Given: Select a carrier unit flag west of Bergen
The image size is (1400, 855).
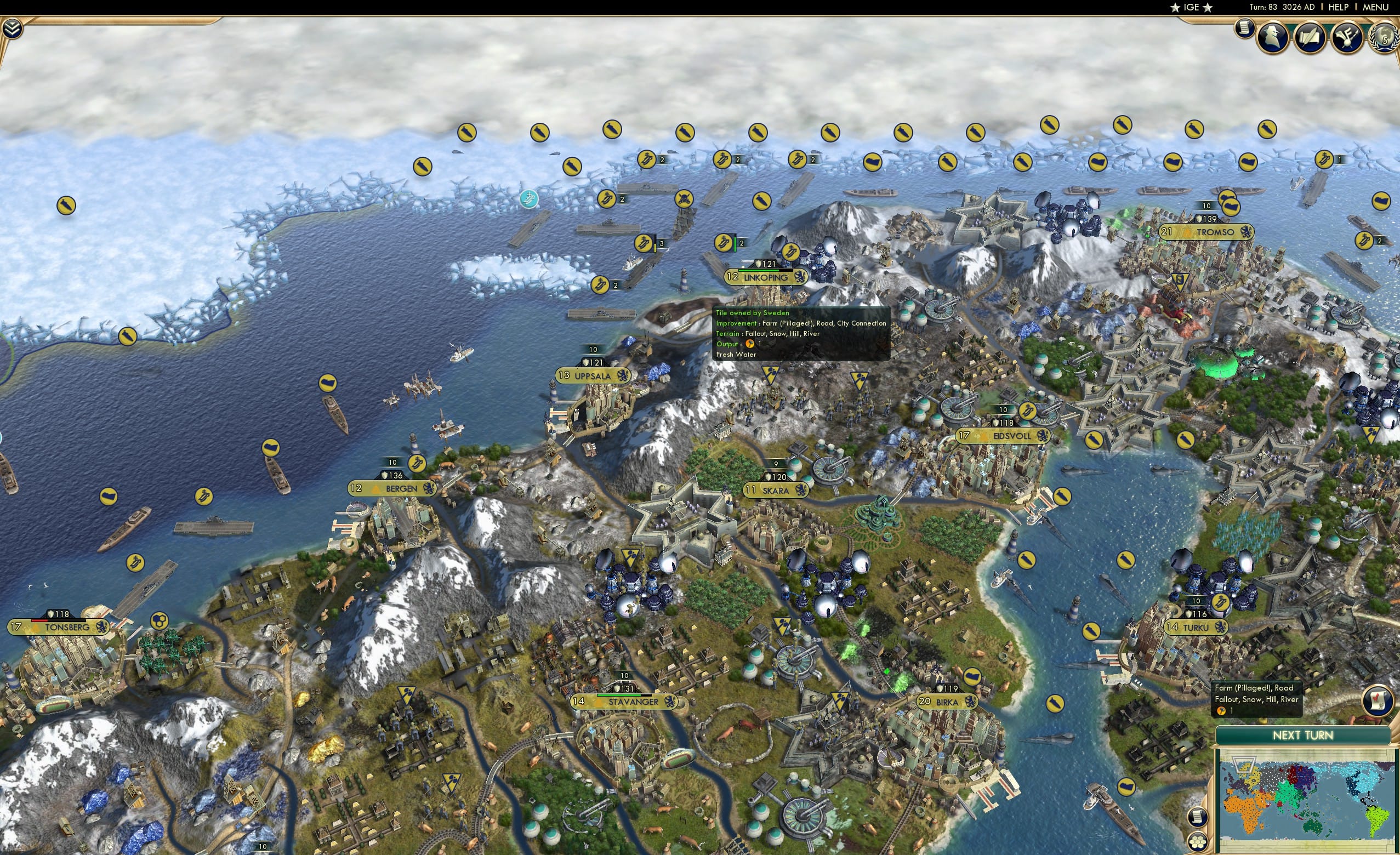Looking at the screenshot, I should [x=204, y=498].
